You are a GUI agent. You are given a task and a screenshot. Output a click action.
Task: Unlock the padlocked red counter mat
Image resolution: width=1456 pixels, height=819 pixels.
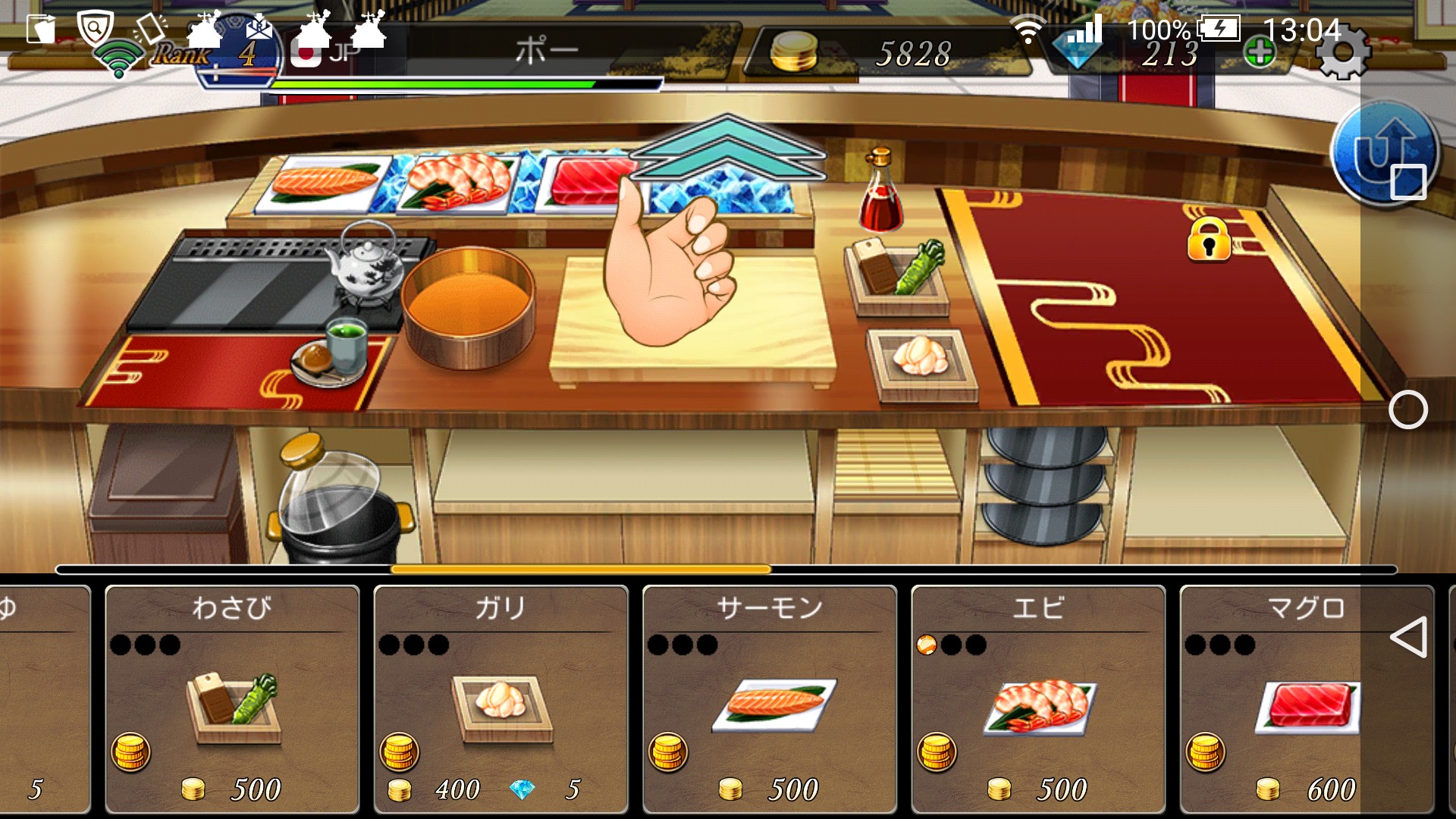pos(1208,240)
